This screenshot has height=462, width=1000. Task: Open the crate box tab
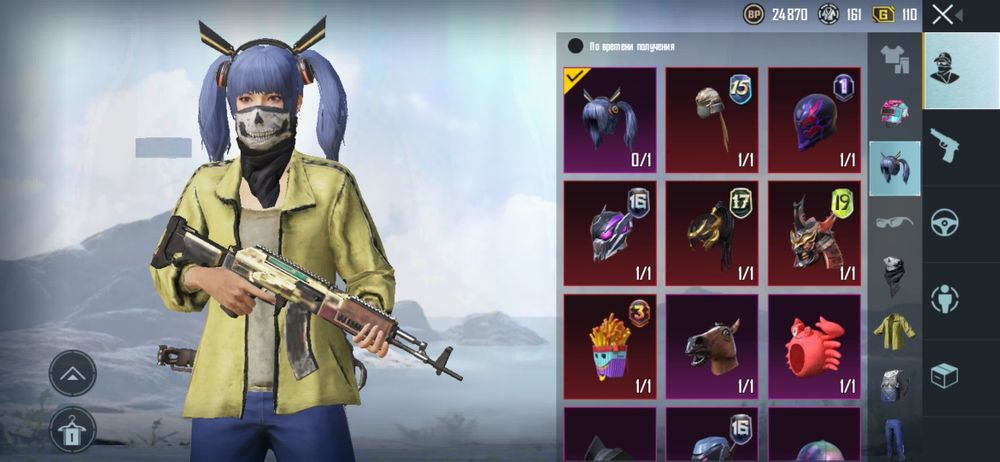click(x=945, y=375)
